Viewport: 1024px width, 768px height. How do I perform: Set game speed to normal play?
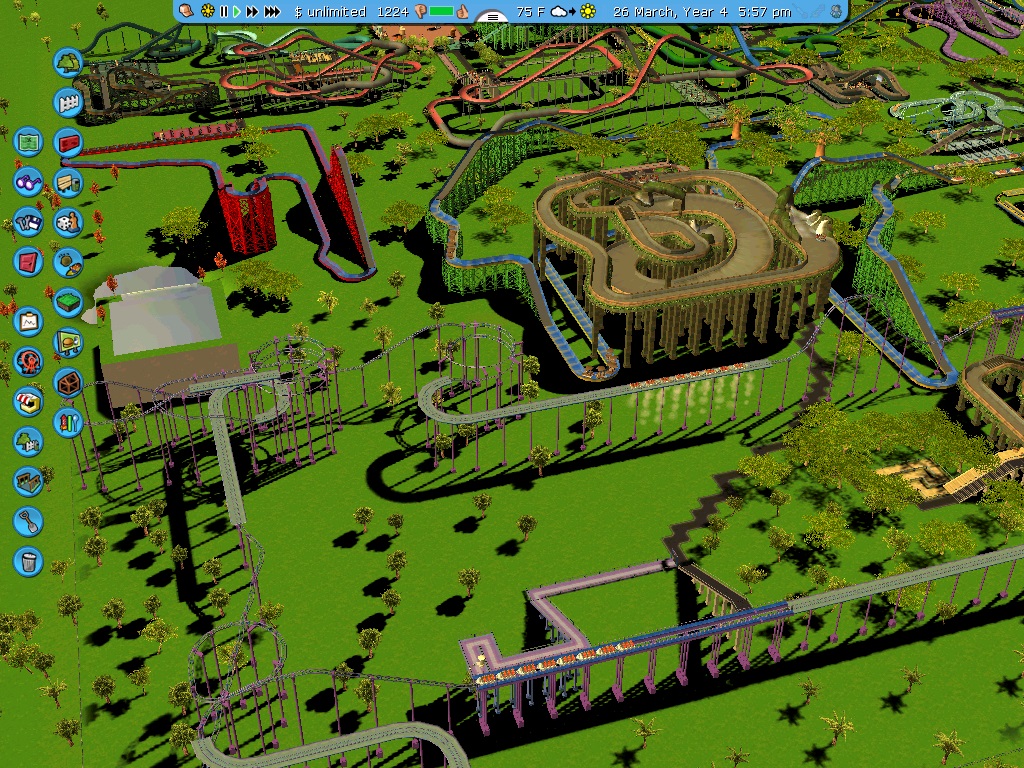[237, 12]
